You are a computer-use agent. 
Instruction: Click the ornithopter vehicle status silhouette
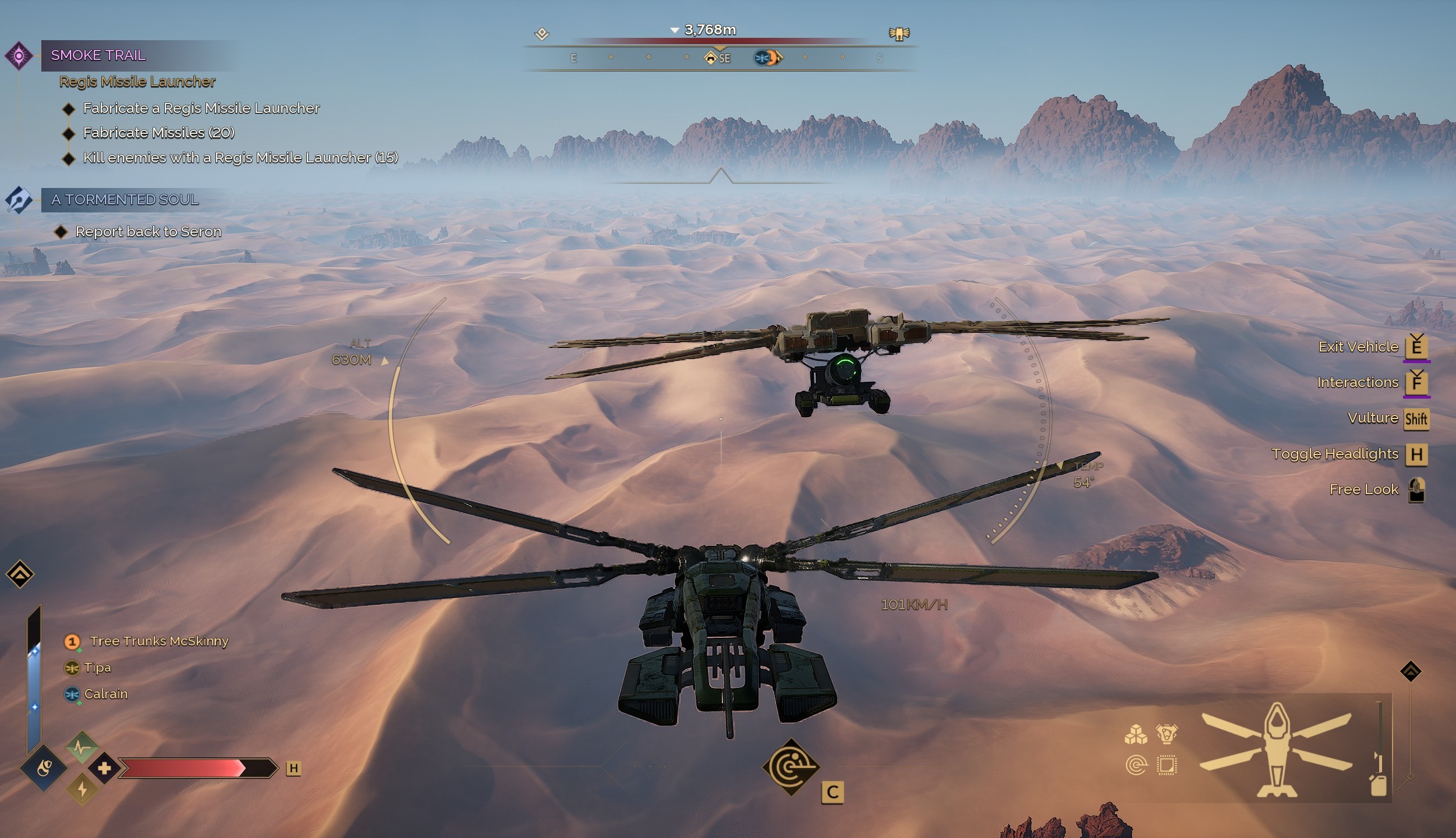pyautogui.click(x=1276, y=750)
